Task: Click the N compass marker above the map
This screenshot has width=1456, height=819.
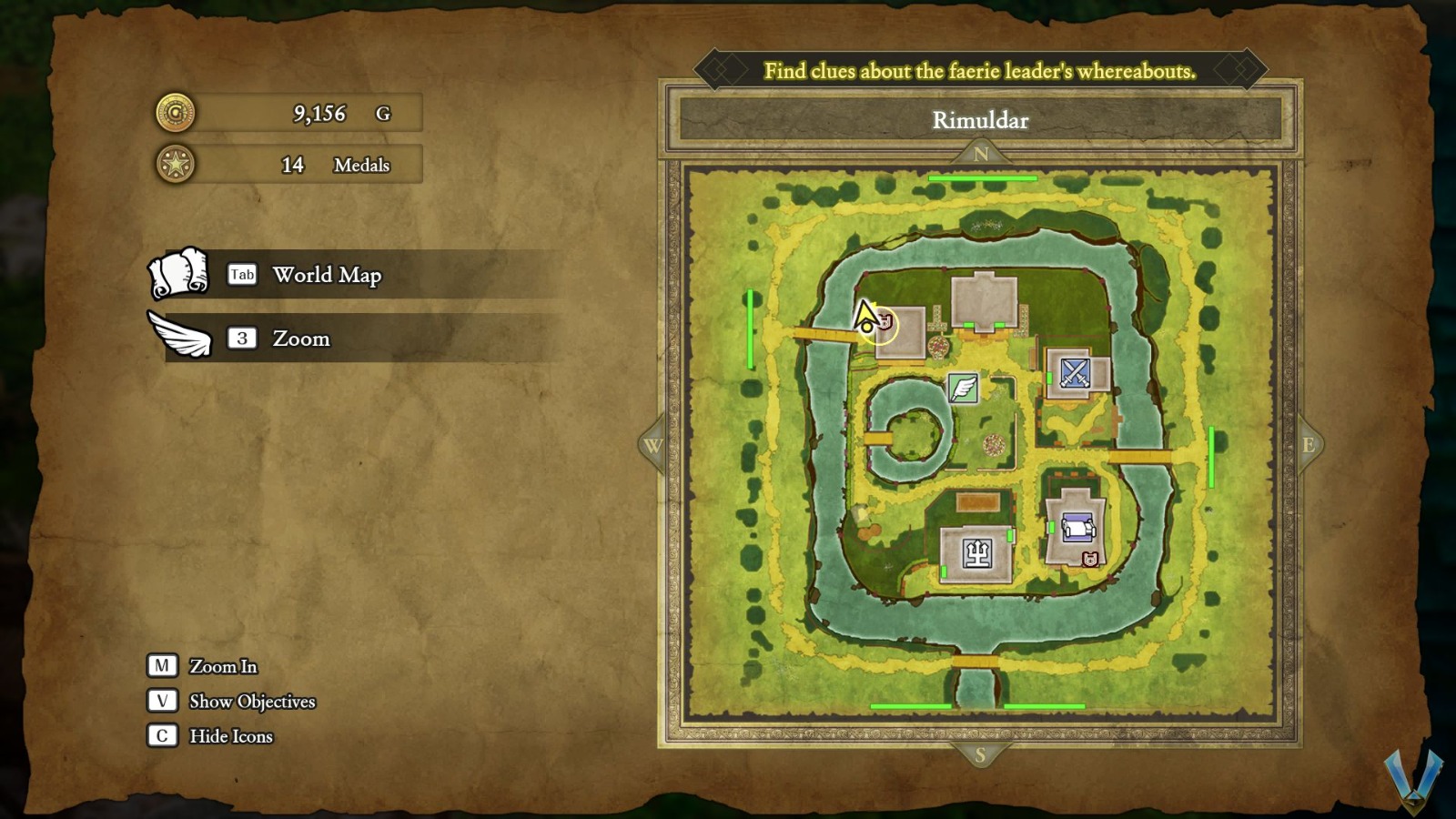Action: [981, 155]
